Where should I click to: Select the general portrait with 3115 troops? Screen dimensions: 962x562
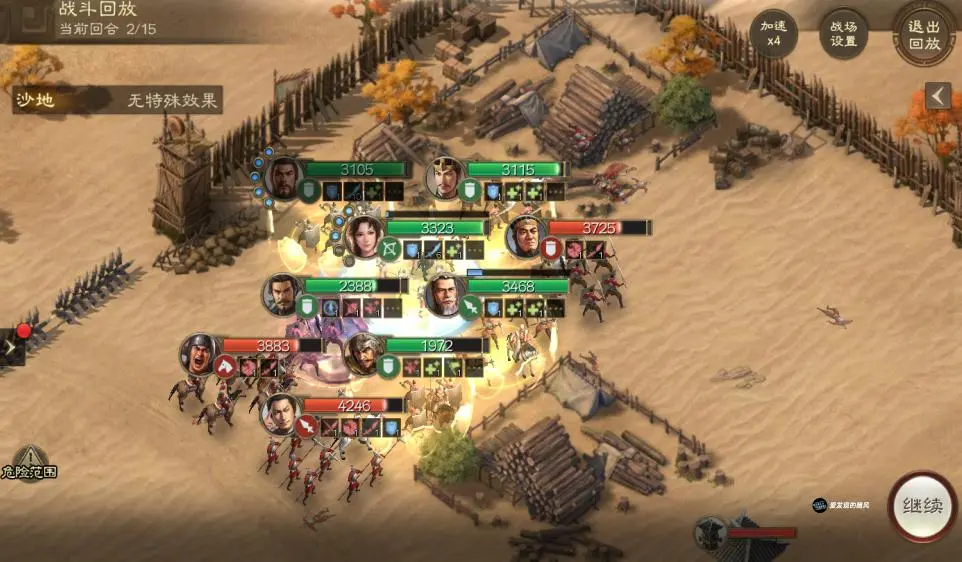pos(446,177)
